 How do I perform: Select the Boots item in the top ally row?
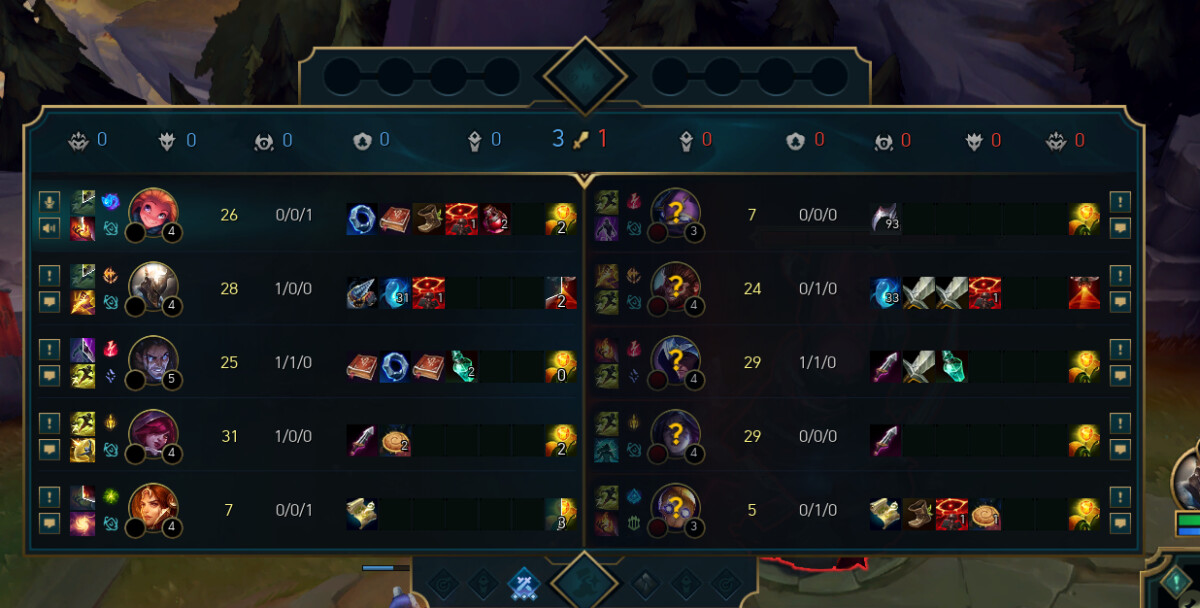[427, 219]
